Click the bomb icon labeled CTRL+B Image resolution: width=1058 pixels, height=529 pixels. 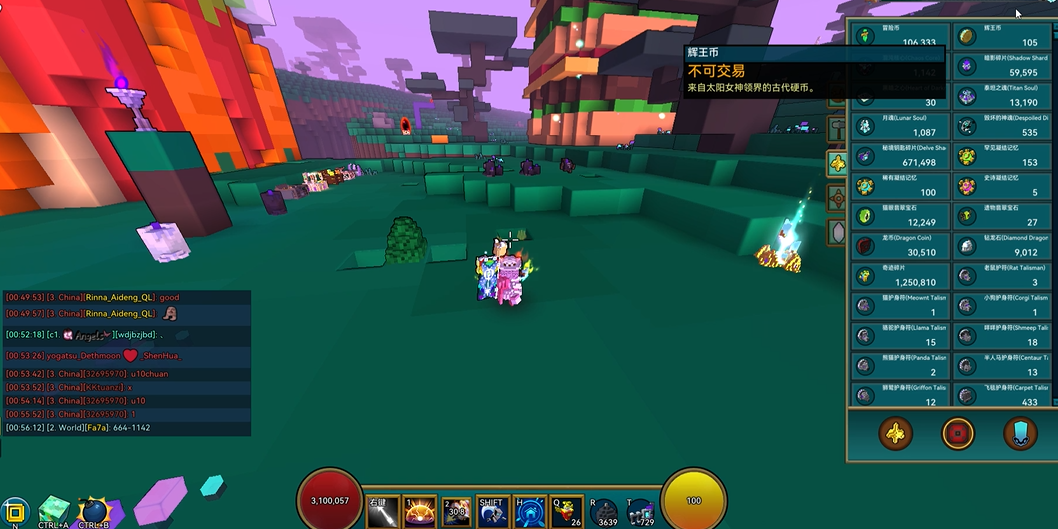pos(93,511)
